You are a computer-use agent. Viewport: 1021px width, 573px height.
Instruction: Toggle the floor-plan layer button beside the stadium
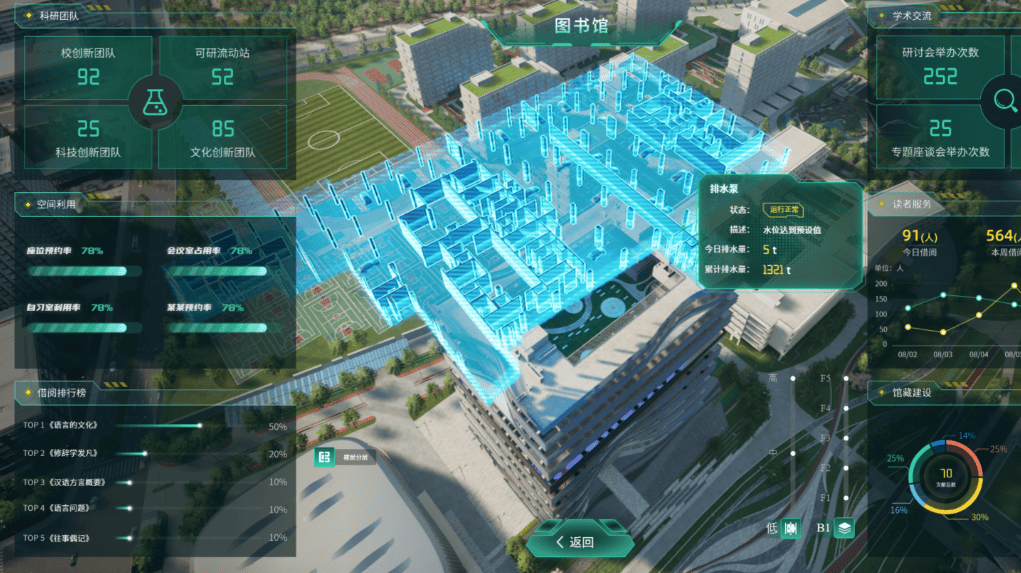coord(324,457)
